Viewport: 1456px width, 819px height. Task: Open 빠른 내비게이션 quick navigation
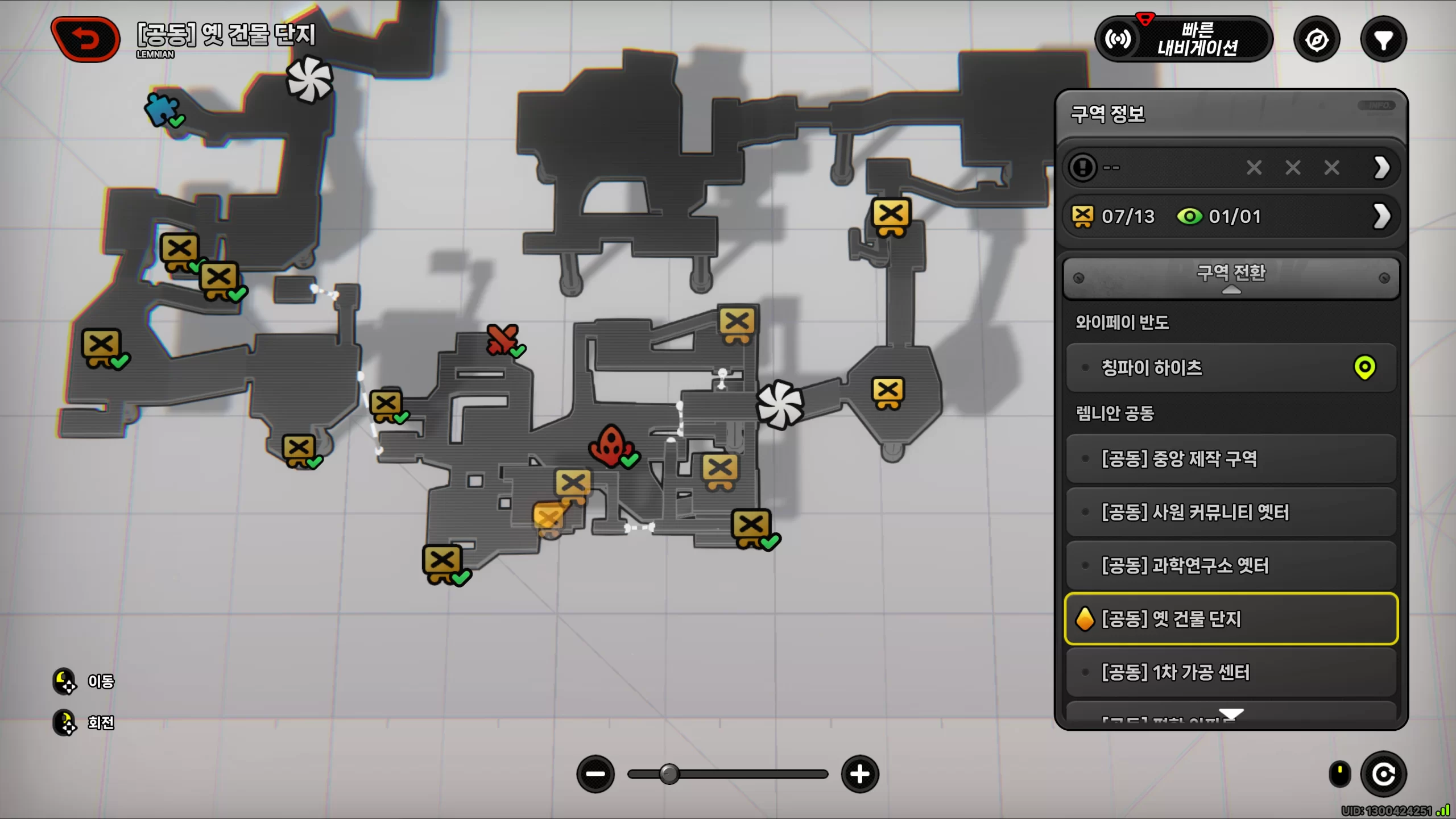point(1184,39)
